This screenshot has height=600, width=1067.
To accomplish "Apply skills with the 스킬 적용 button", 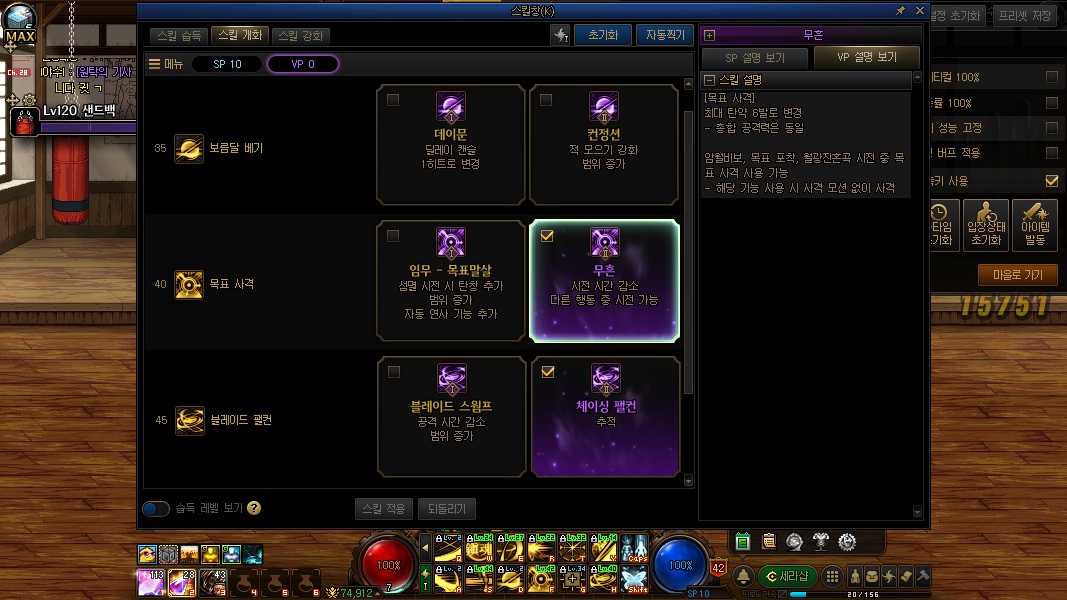I will pyautogui.click(x=383, y=509).
